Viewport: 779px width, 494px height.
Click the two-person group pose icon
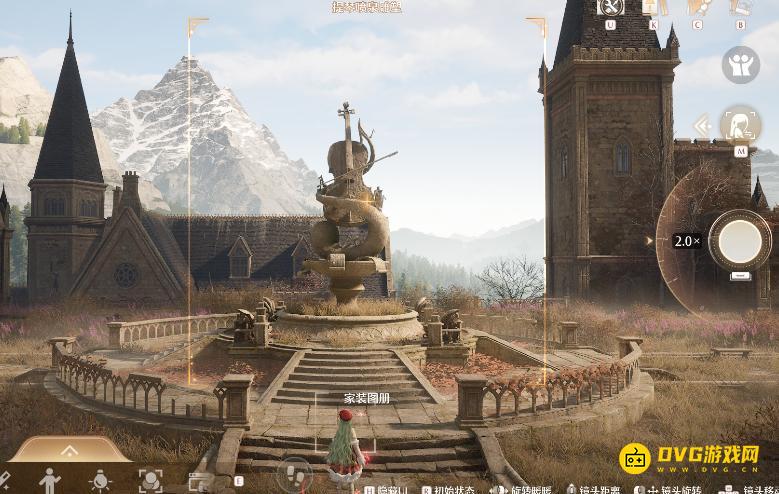pos(740,65)
